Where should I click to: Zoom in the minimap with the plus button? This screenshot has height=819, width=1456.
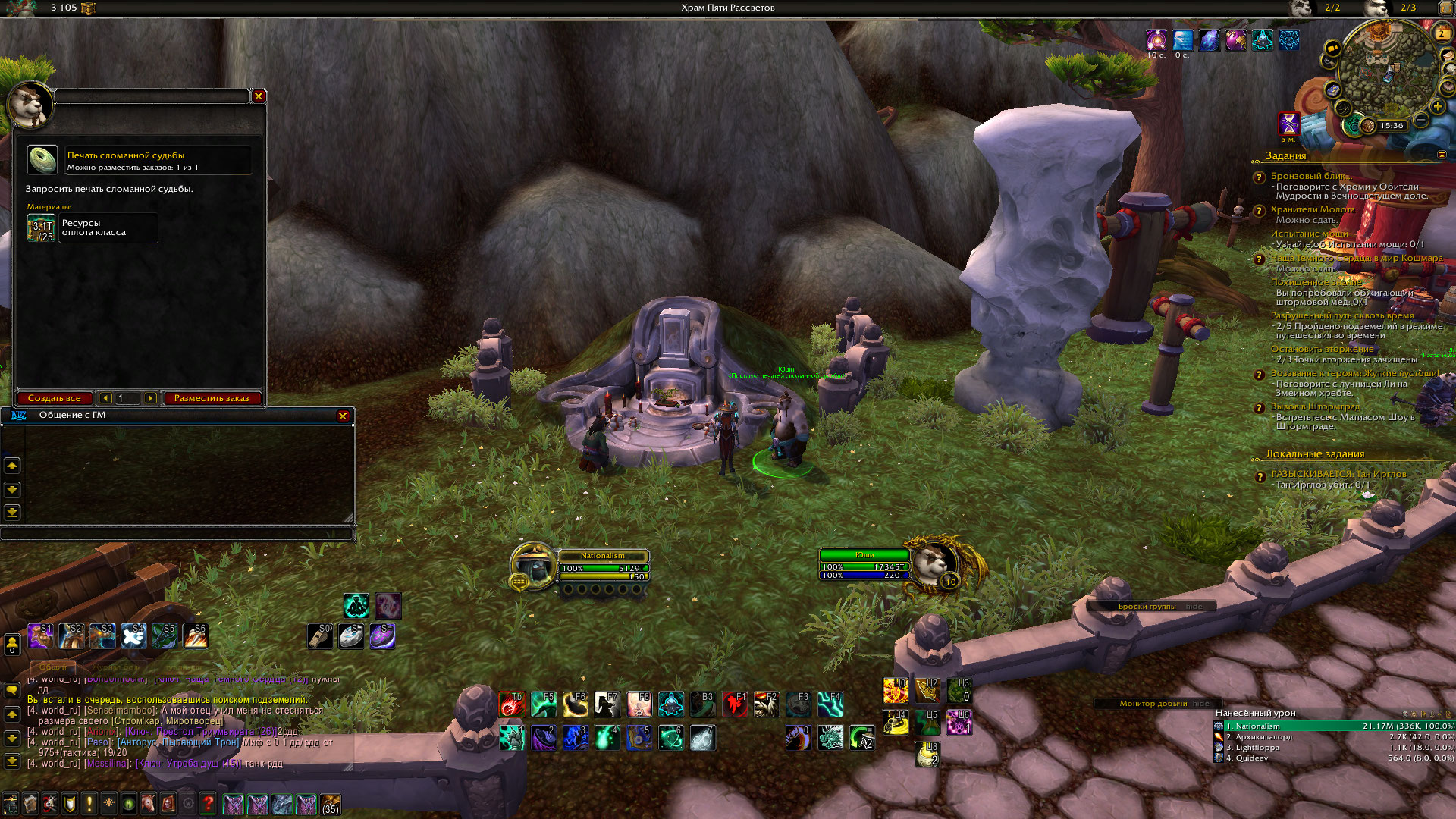1437,106
